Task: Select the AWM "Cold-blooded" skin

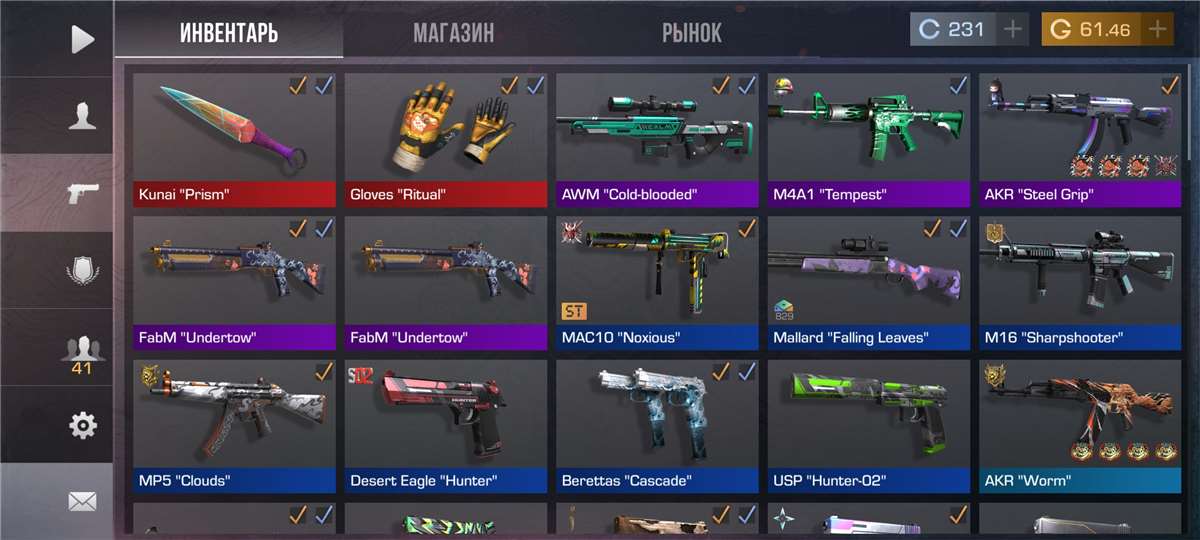Action: pyautogui.click(x=658, y=140)
